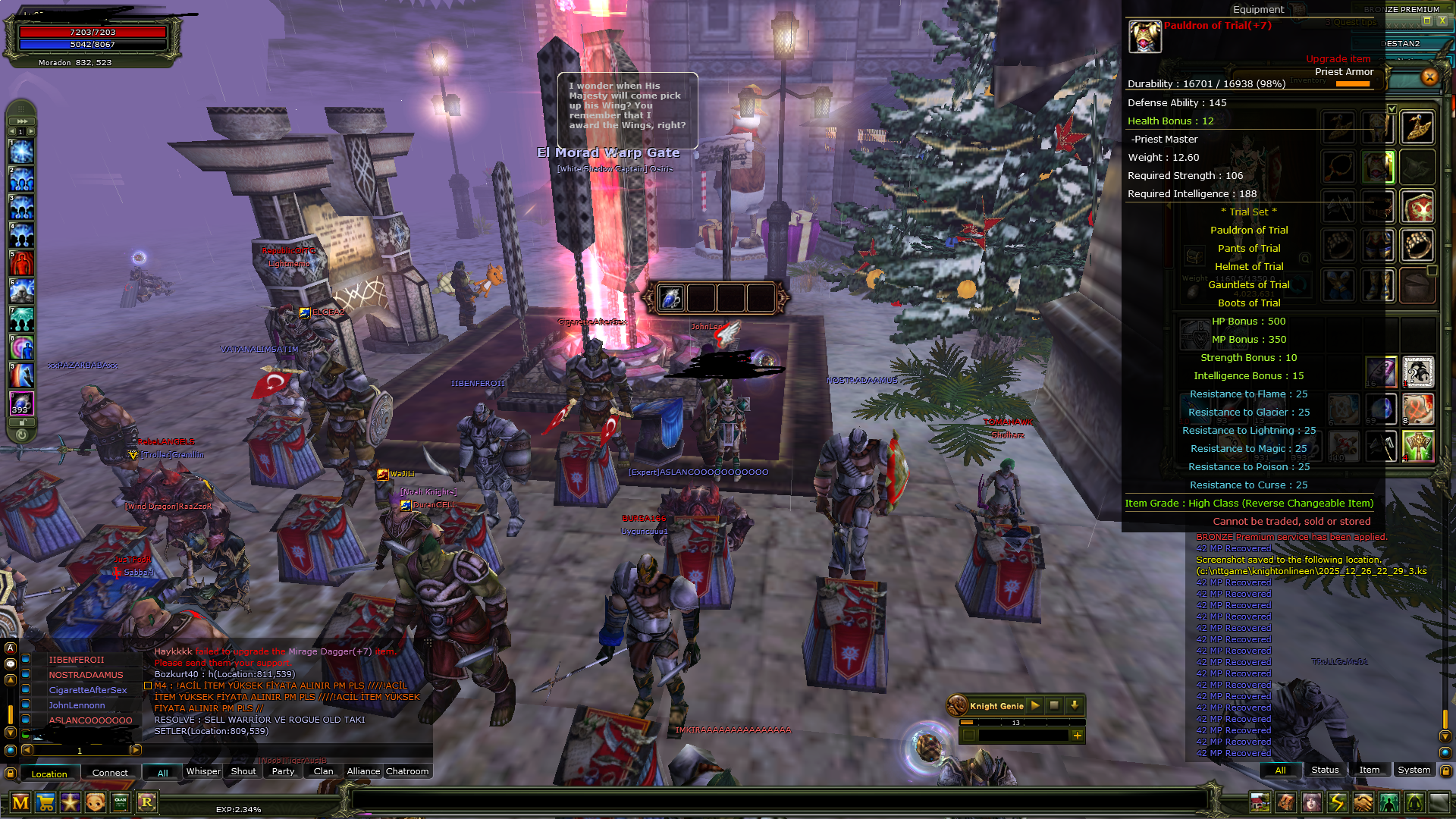
Task: Open the Clan board icon
Action: coord(121,802)
